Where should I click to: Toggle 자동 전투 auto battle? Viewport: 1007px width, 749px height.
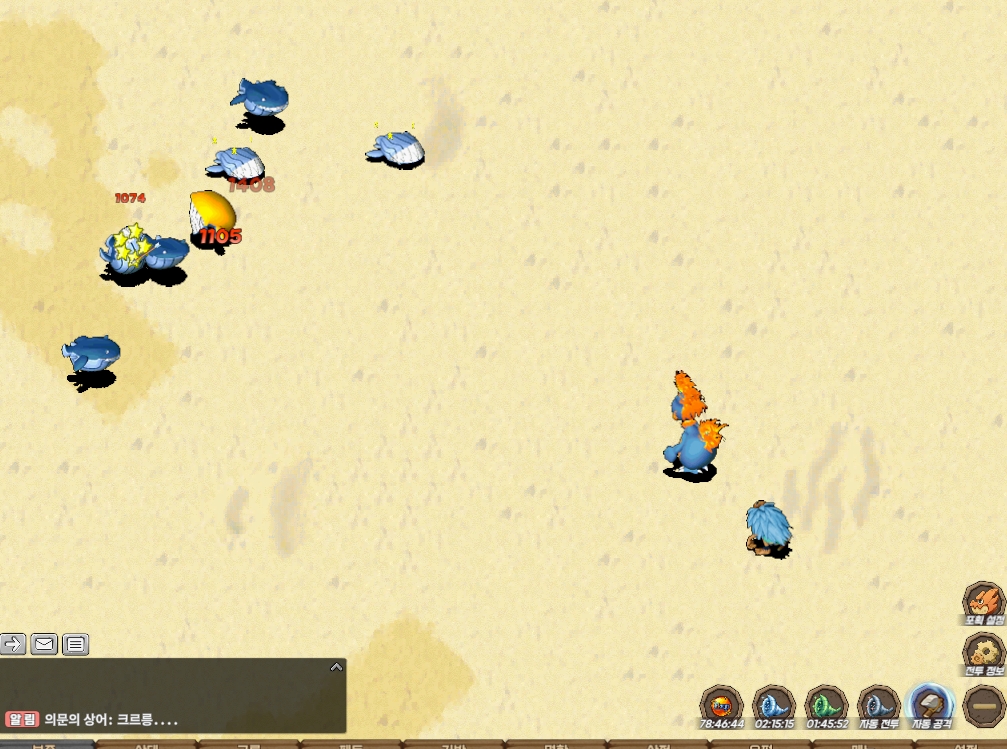click(879, 706)
